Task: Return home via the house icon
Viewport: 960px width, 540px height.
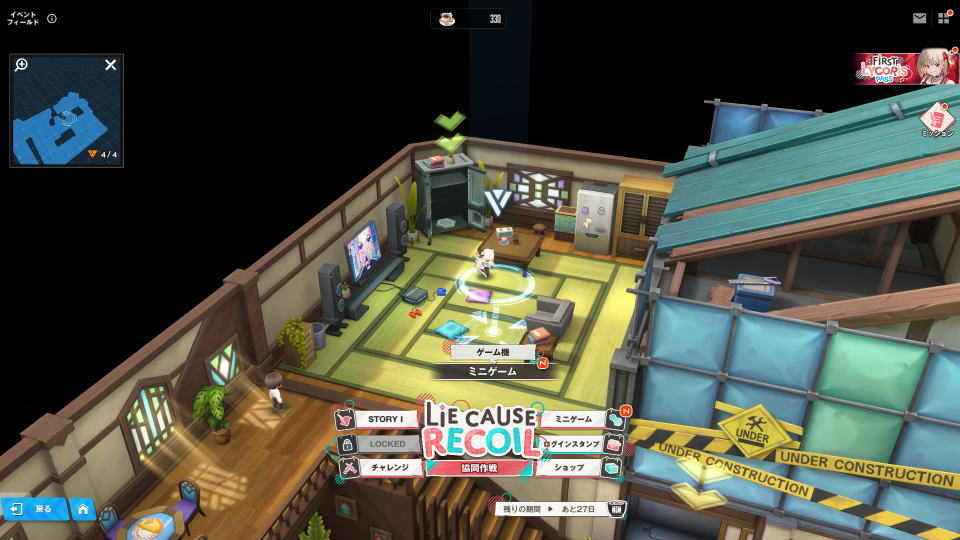Action: tap(82, 509)
